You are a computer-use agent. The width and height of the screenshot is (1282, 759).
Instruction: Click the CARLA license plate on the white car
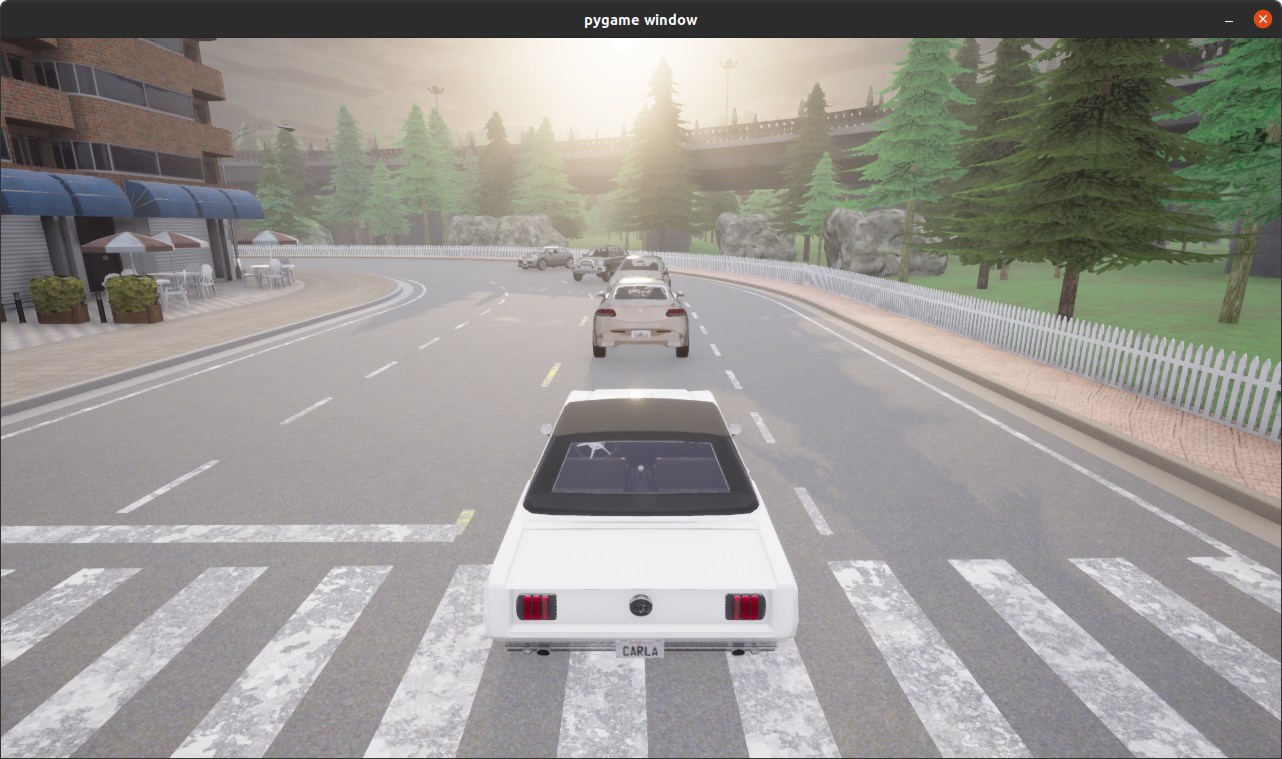point(640,648)
